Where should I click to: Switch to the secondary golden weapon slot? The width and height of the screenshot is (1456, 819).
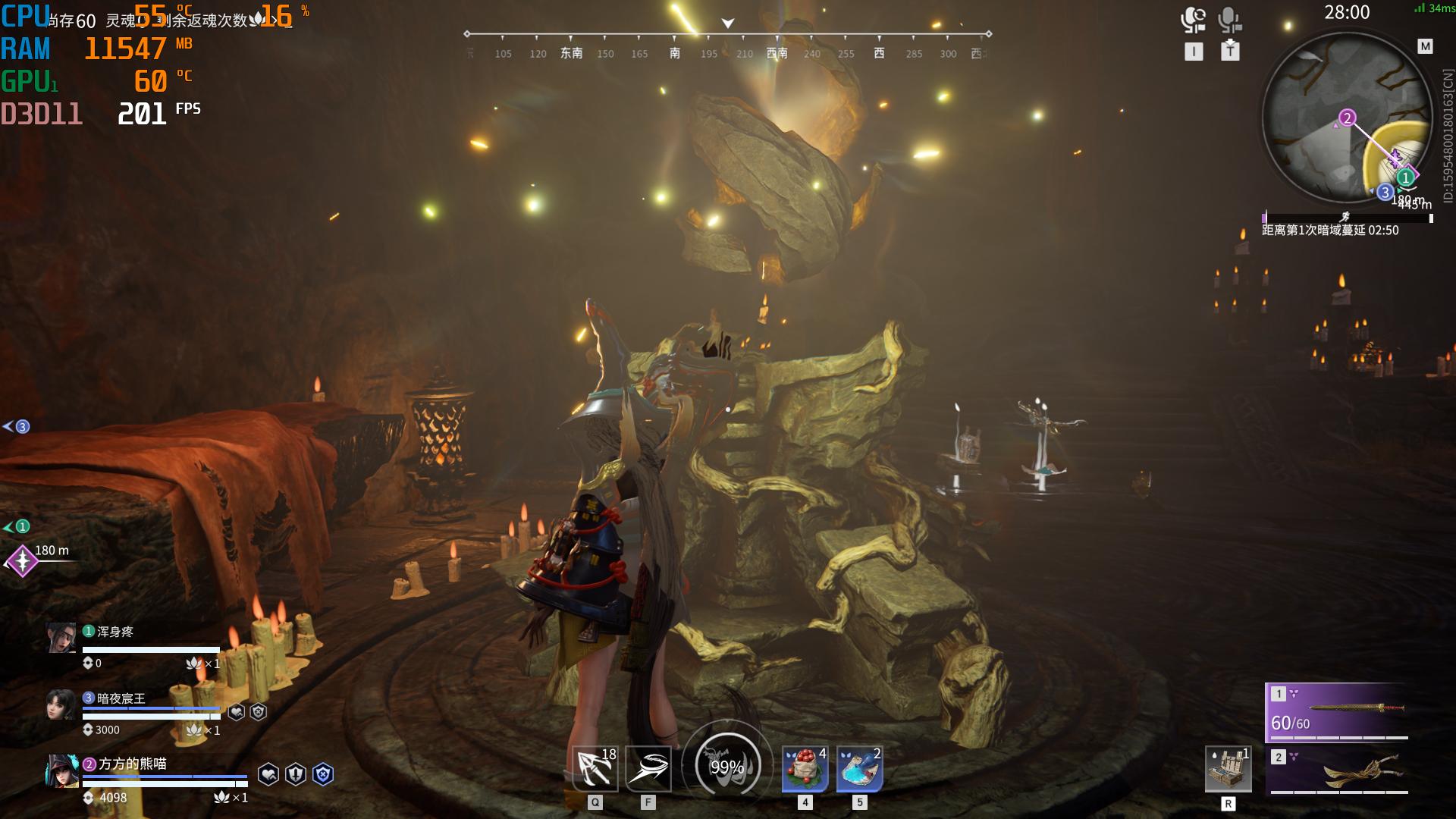pos(1337,770)
